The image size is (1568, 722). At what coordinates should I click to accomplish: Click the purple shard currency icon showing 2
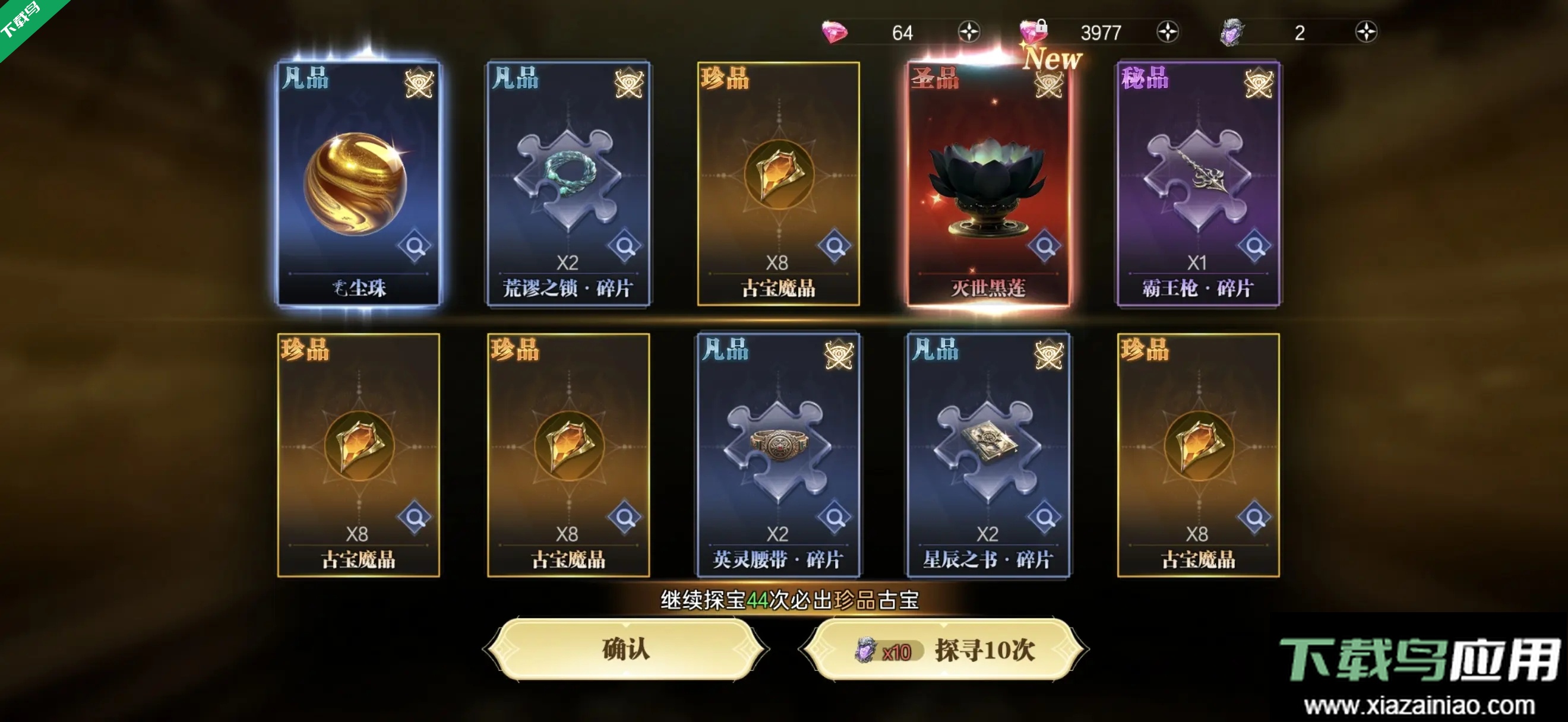coord(1231,31)
